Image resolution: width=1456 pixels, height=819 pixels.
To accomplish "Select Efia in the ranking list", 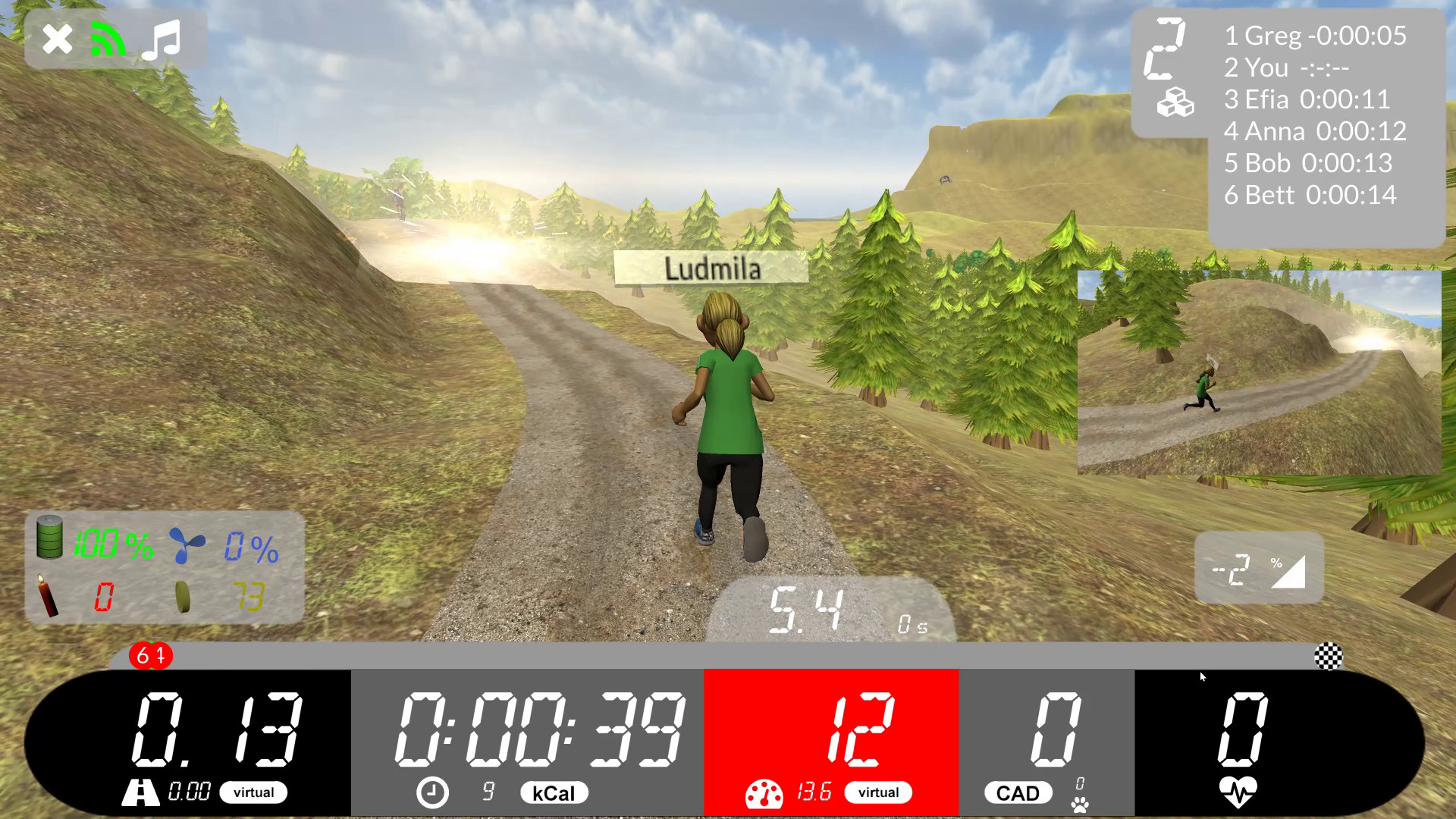I will (x=1307, y=99).
